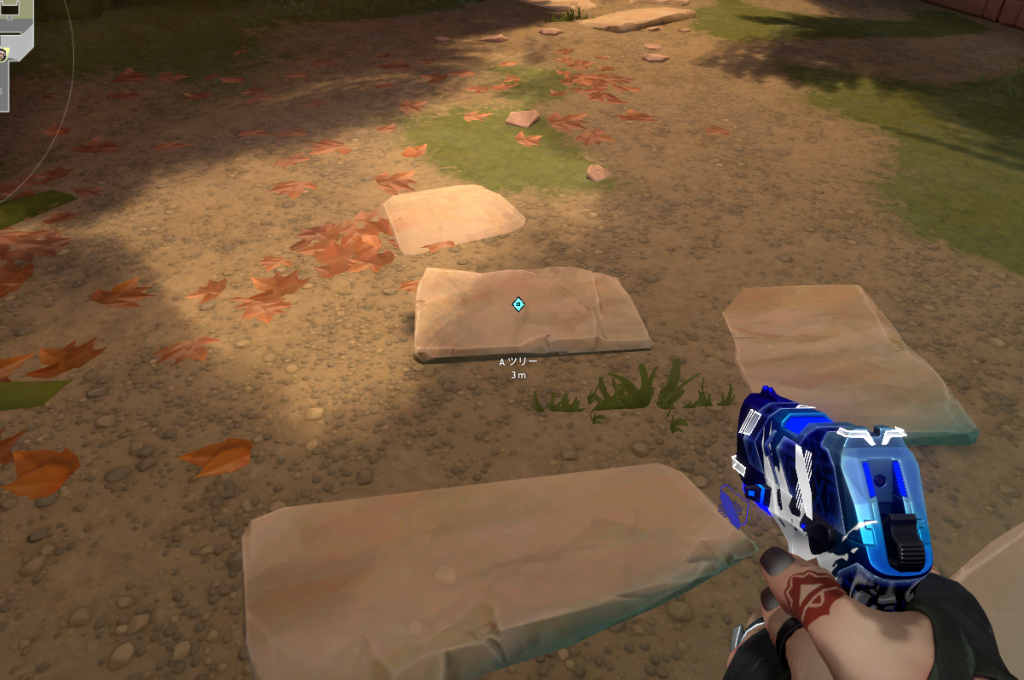Select the agent portrait on the minimap
This screenshot has width=1024, height=680.
[x=5, y=52]
